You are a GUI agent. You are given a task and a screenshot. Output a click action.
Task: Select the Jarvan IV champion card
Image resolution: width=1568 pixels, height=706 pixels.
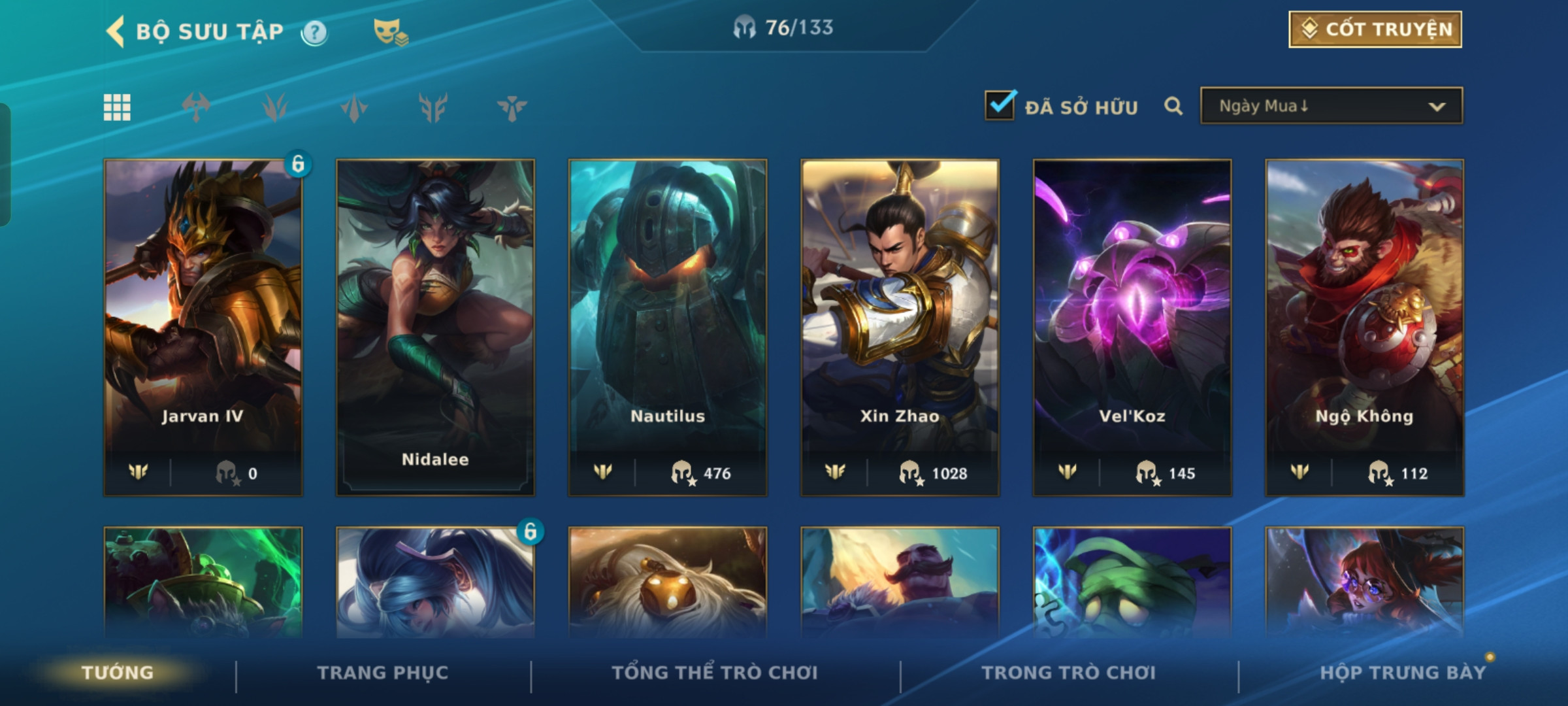tap(203, 327)
